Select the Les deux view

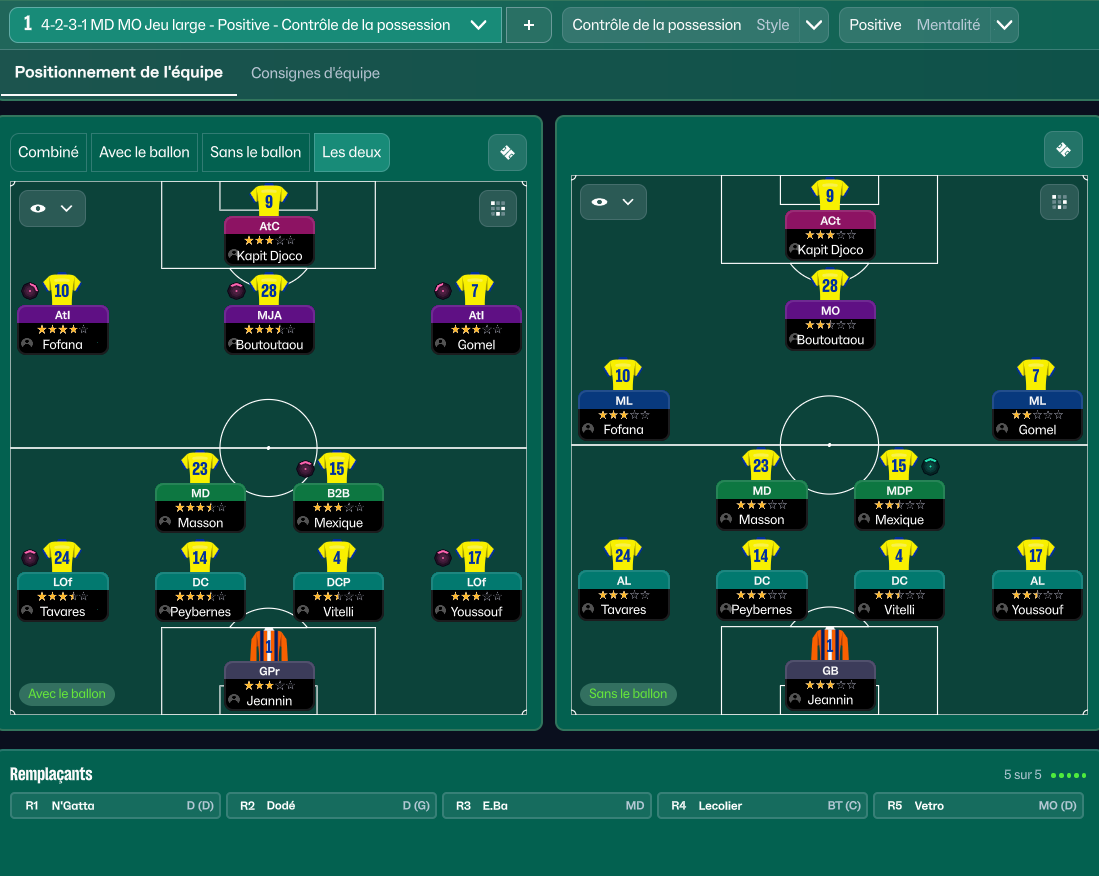pos(351,152)
